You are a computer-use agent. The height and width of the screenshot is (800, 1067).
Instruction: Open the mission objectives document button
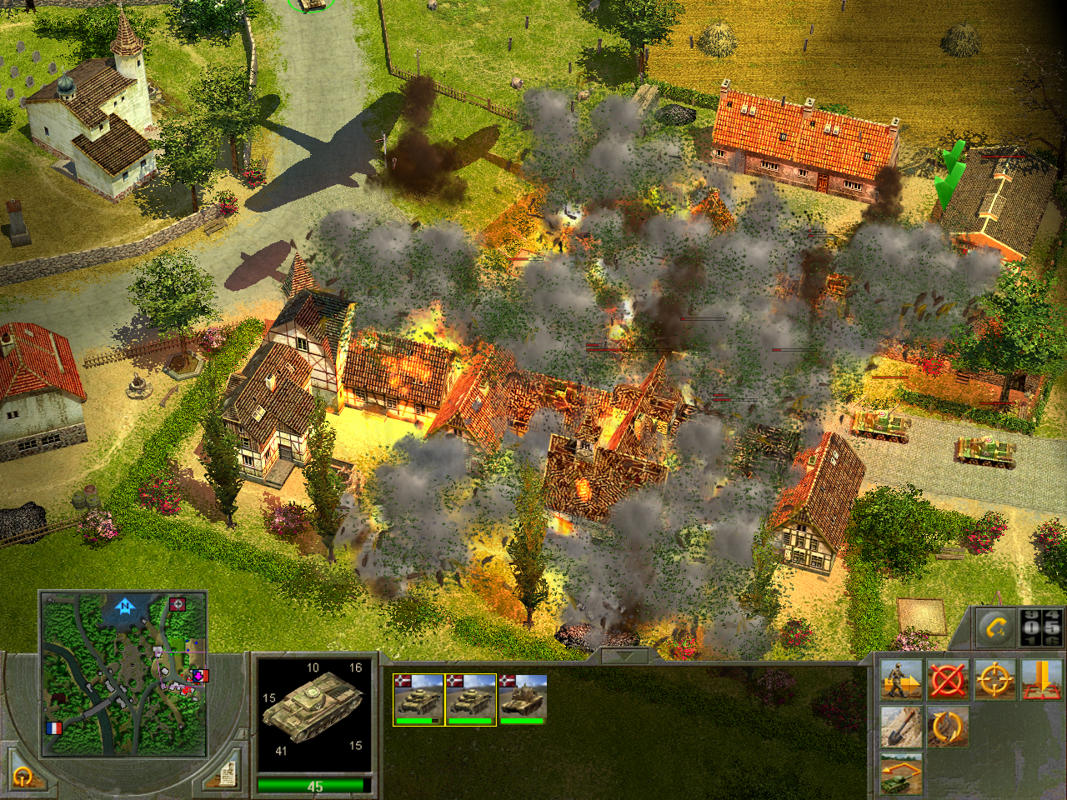point(226,772)
